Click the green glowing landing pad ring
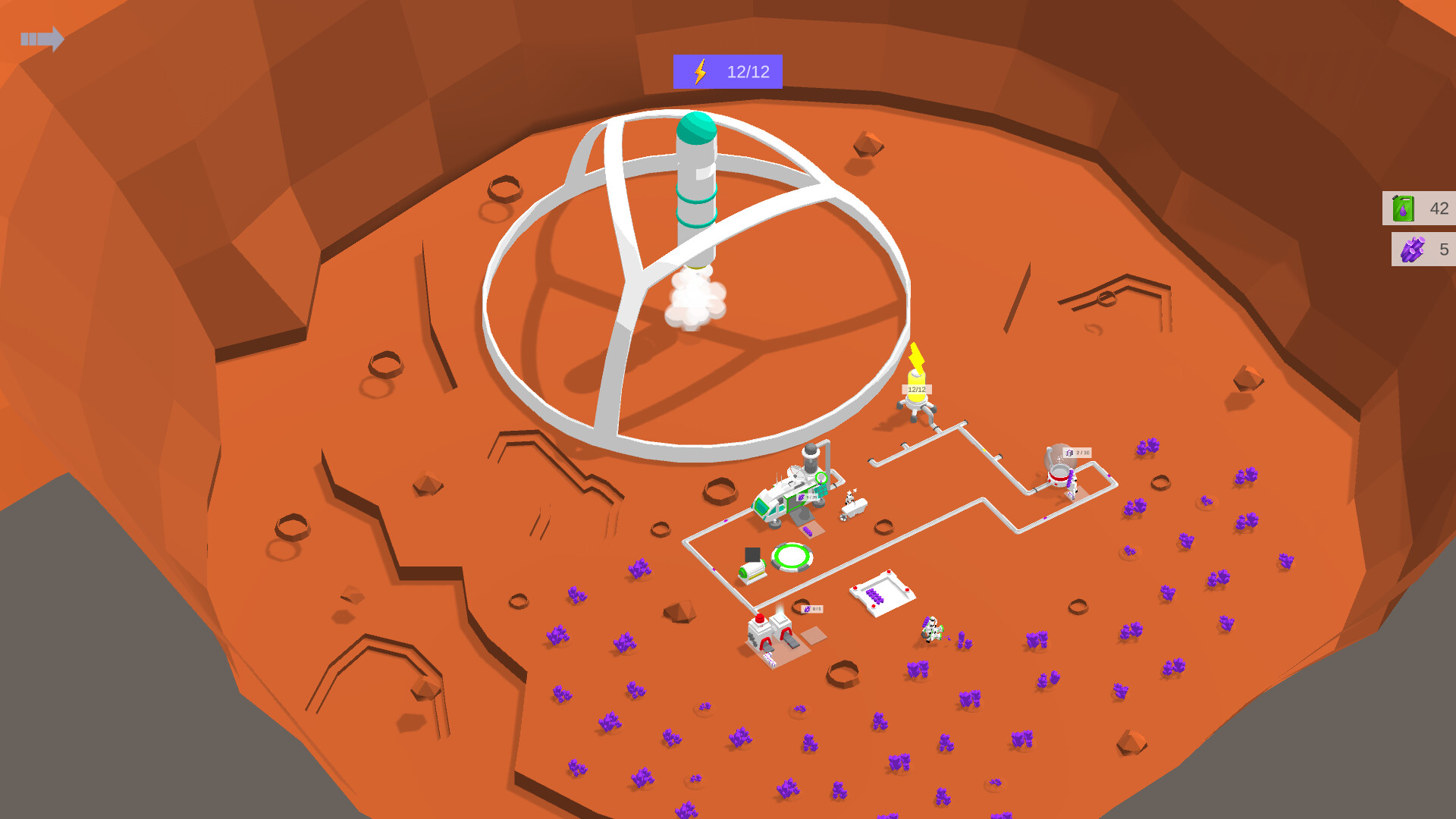 point(791,556)
